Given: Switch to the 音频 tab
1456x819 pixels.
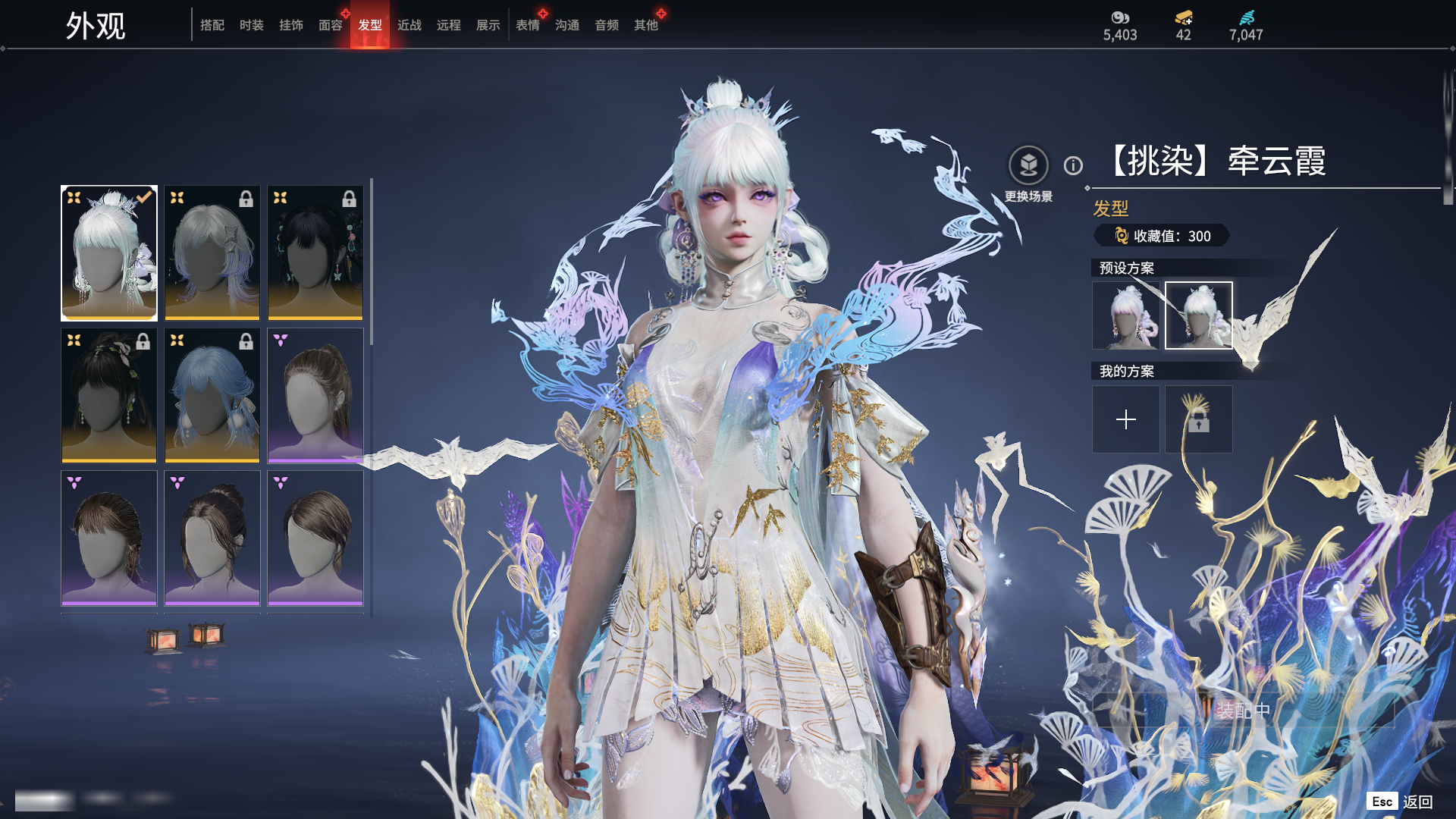Looking at the screenshot, I should point(606,25).
